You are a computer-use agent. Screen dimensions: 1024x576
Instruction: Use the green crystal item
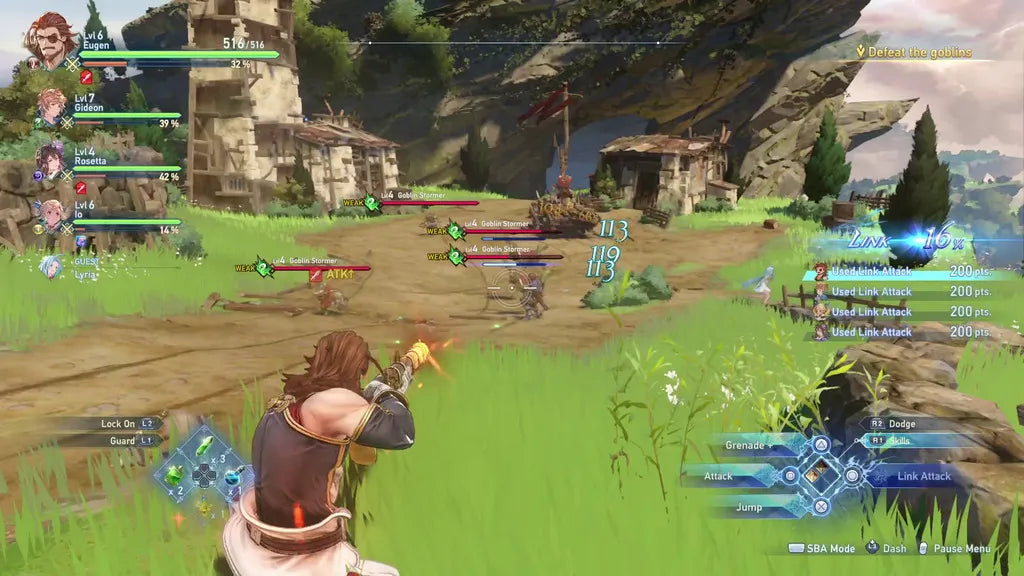click(204, 445)
